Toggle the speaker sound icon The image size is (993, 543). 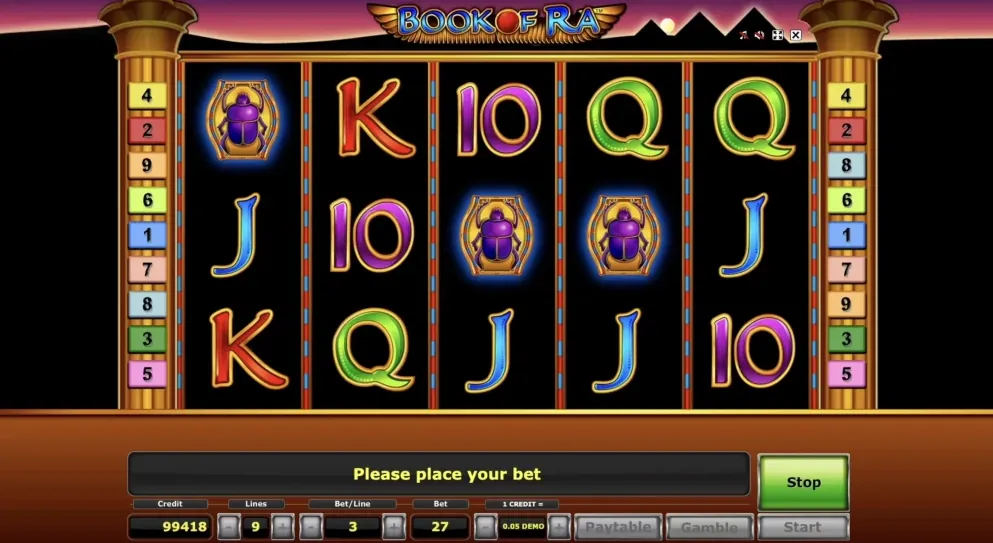coord(760,35)
